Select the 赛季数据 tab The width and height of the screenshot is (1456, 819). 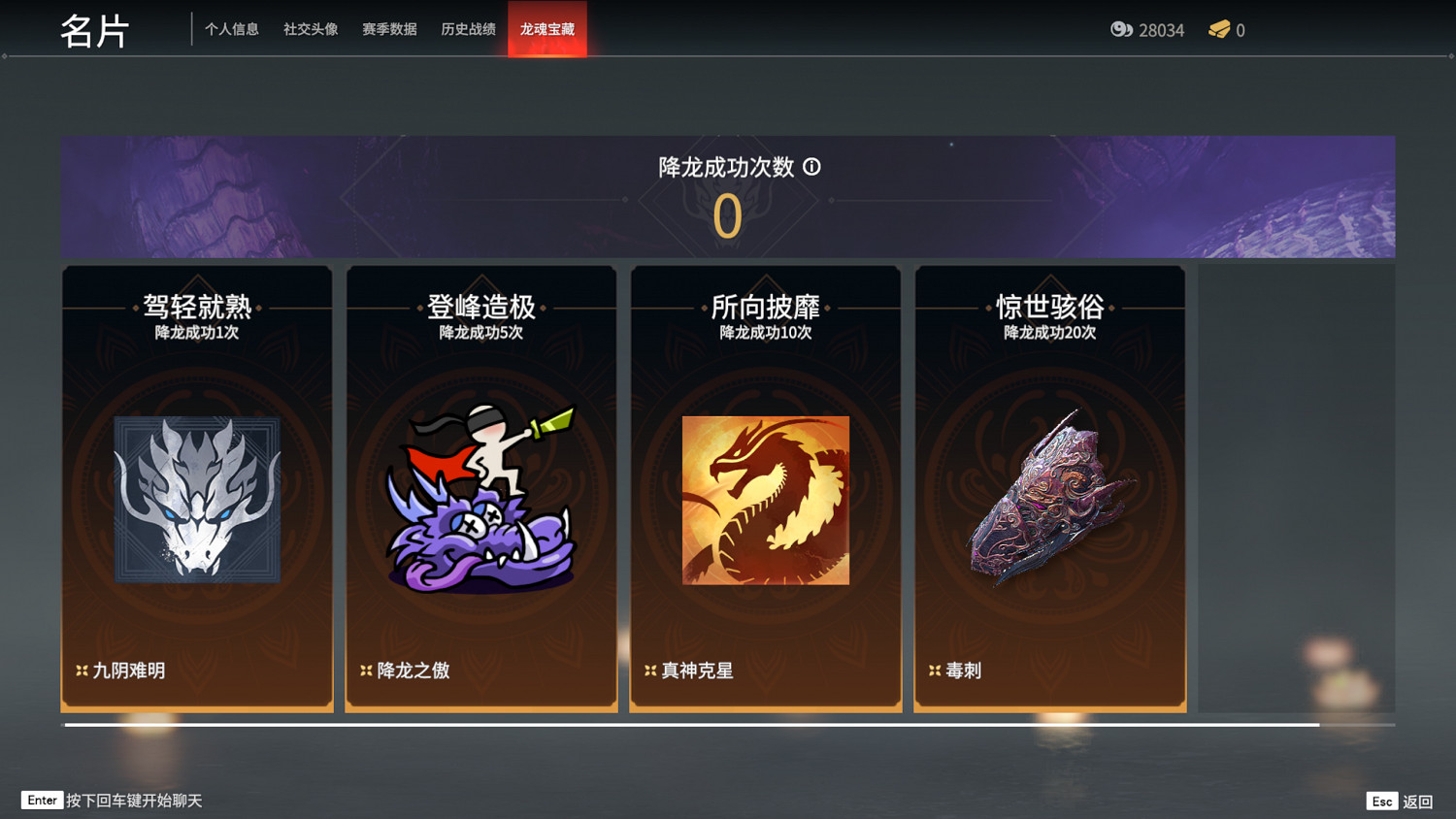(x=388, y=29)
